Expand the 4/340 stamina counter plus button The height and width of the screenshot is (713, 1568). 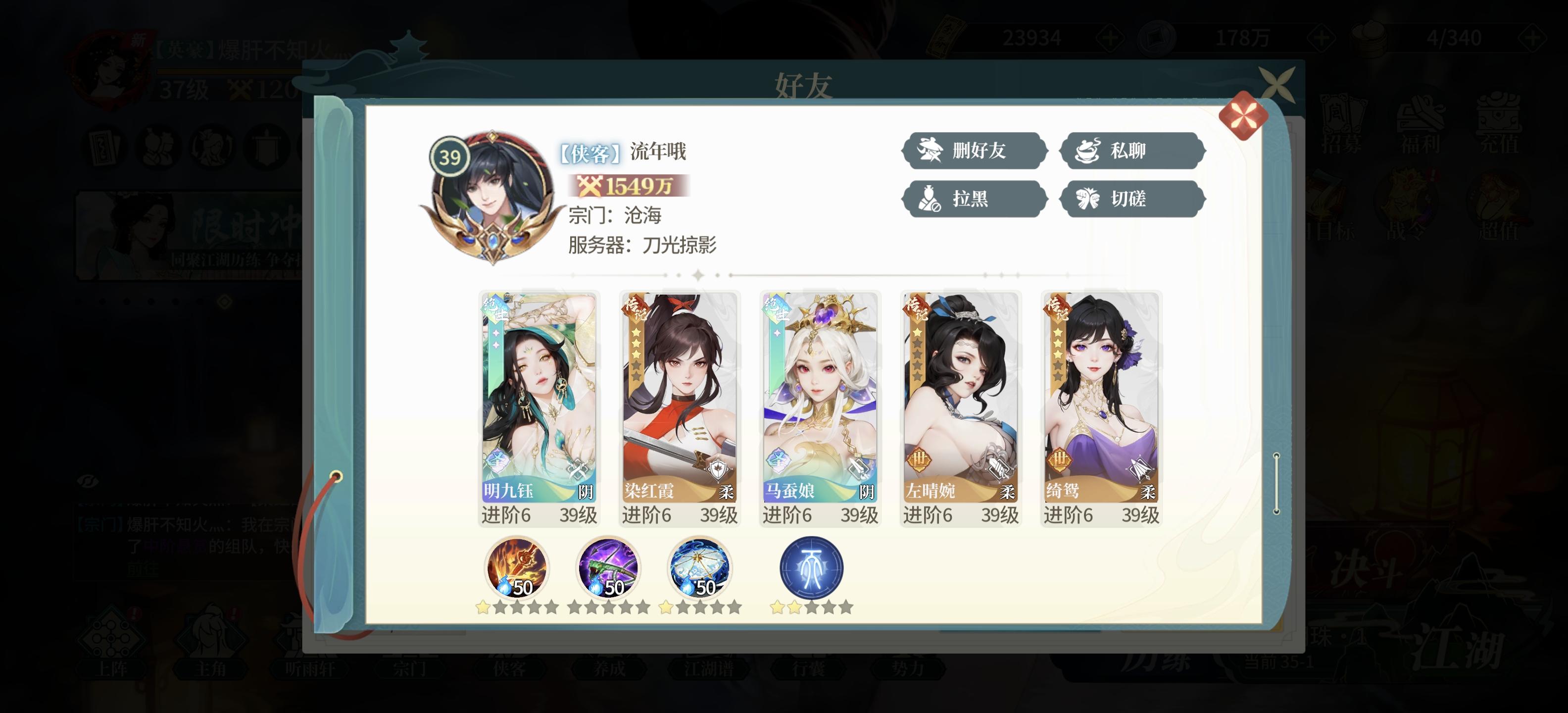pos(1534,38)
